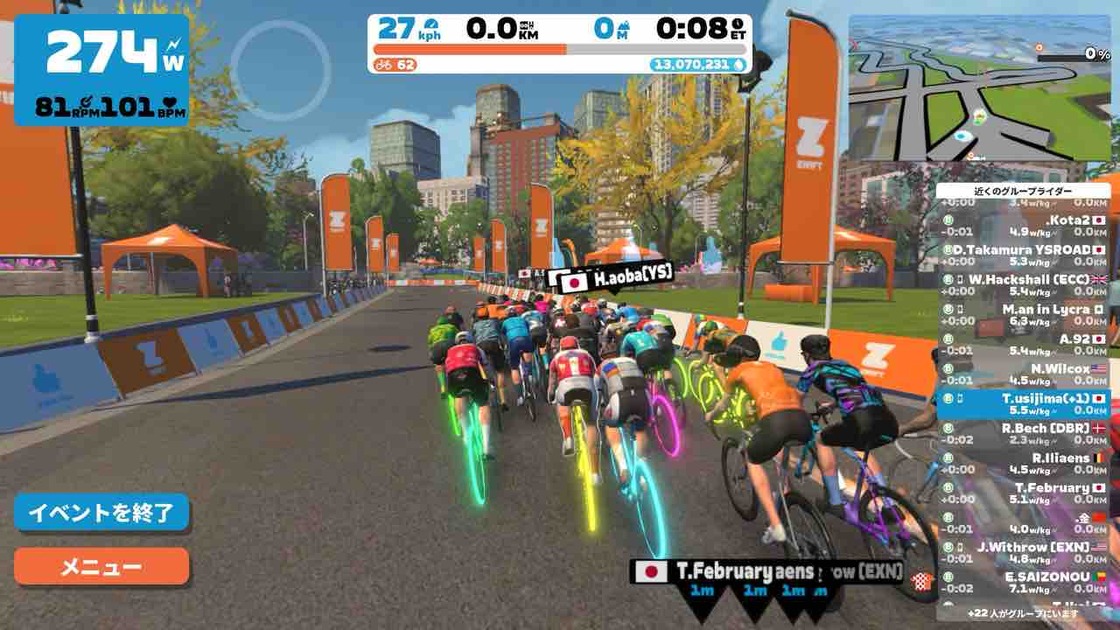
Task: Click the 274 W power panel
Action: click(102, 70)
